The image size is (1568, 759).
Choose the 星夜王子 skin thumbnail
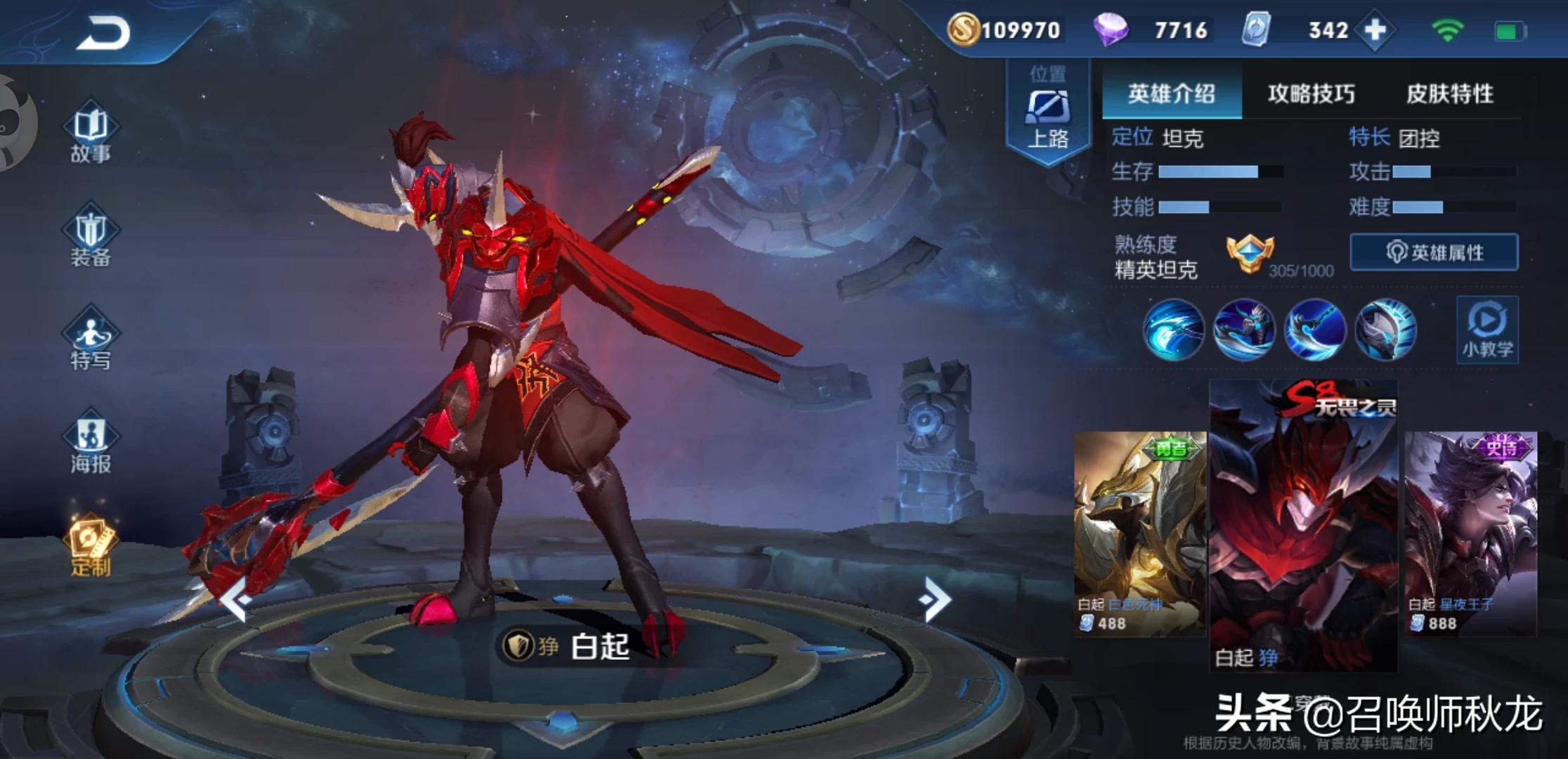tap(1470, 534)
